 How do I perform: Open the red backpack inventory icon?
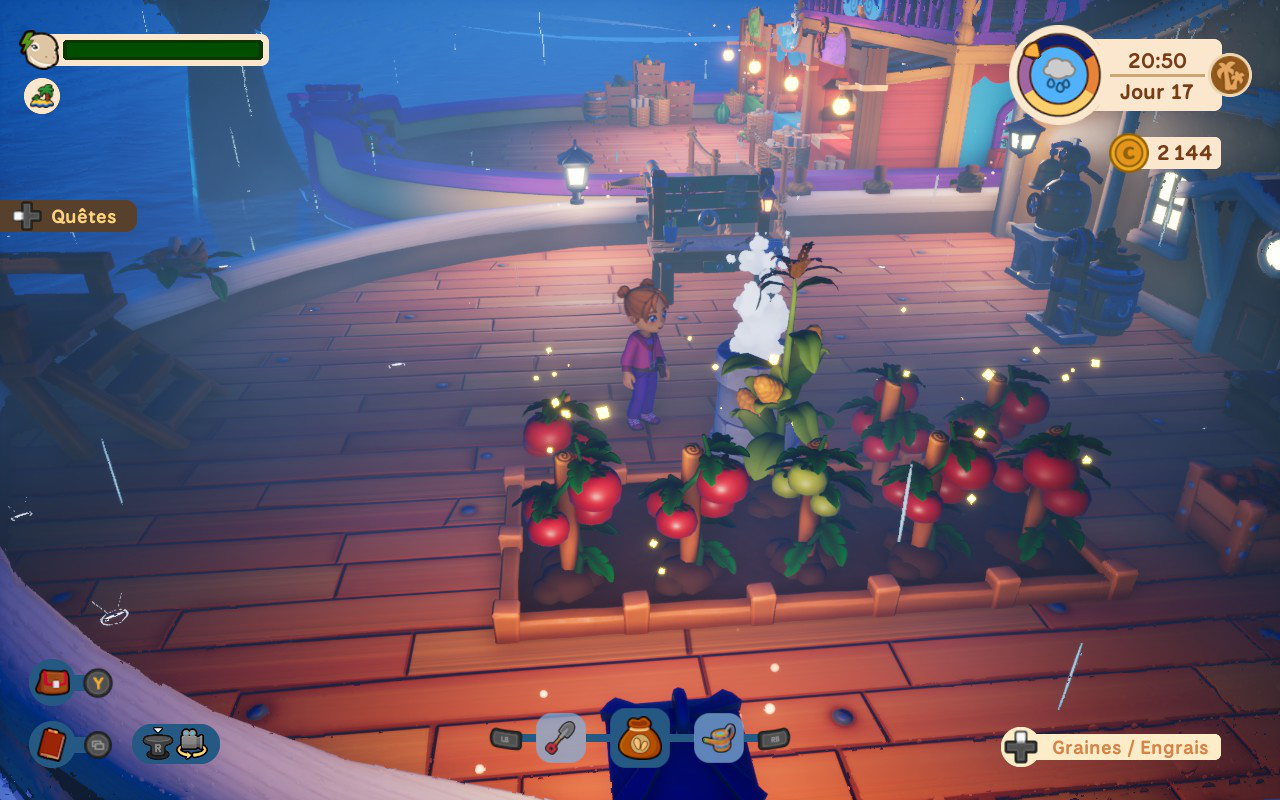(x=53, y=683)
